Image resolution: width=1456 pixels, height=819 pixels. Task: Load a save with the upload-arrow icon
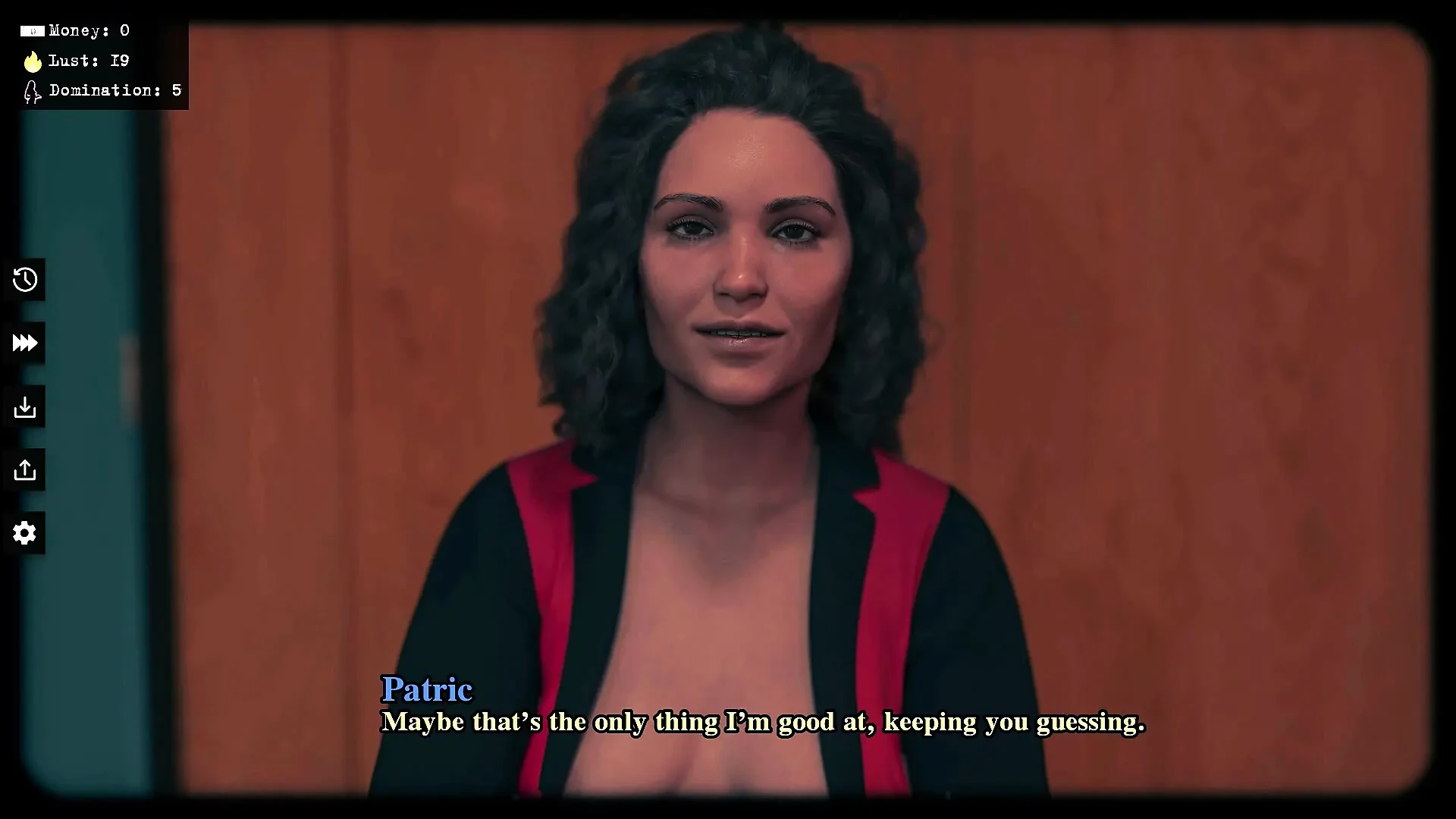[24, 470]
